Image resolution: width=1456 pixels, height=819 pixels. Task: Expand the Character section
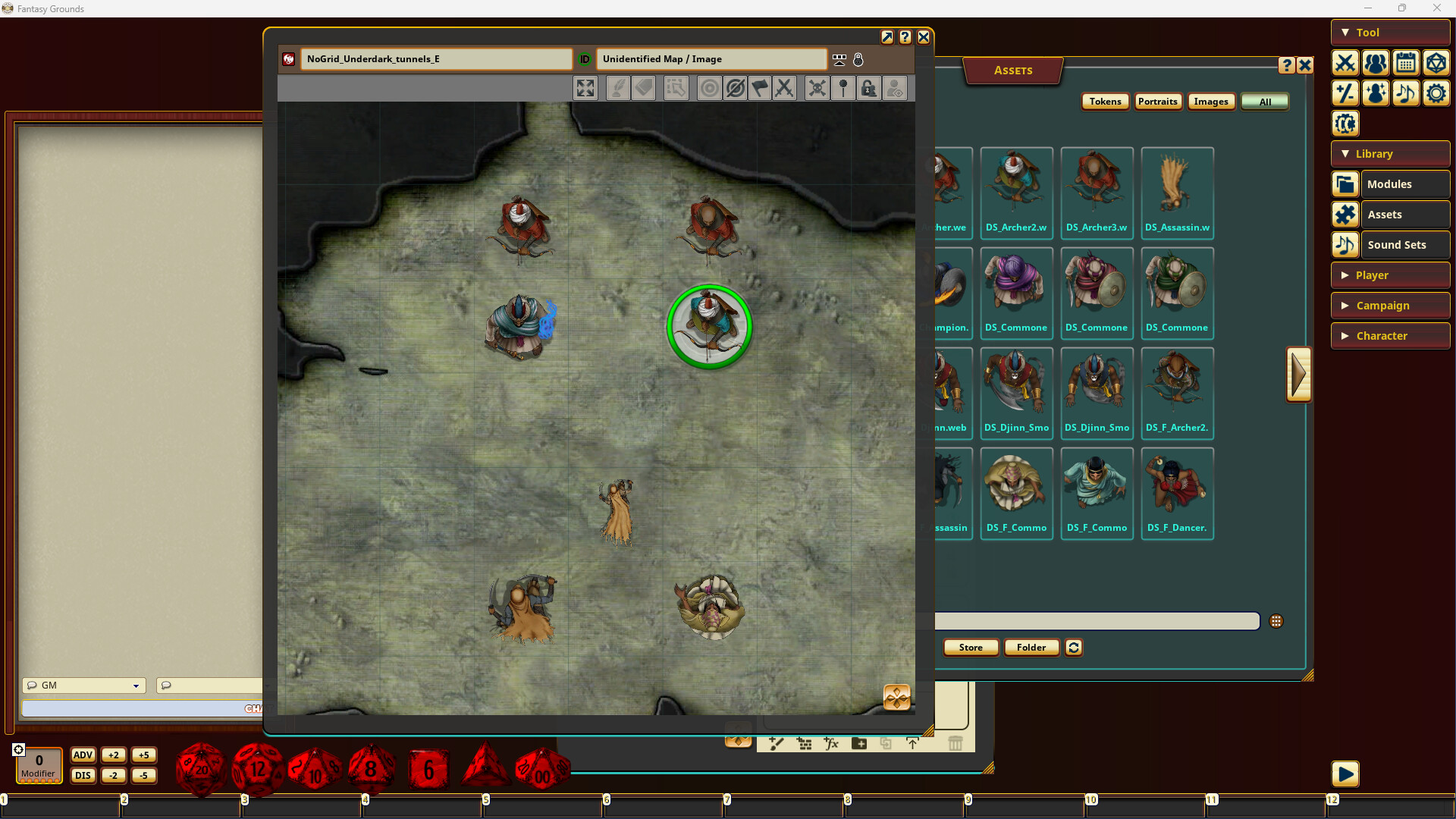tap(1390, 335)
